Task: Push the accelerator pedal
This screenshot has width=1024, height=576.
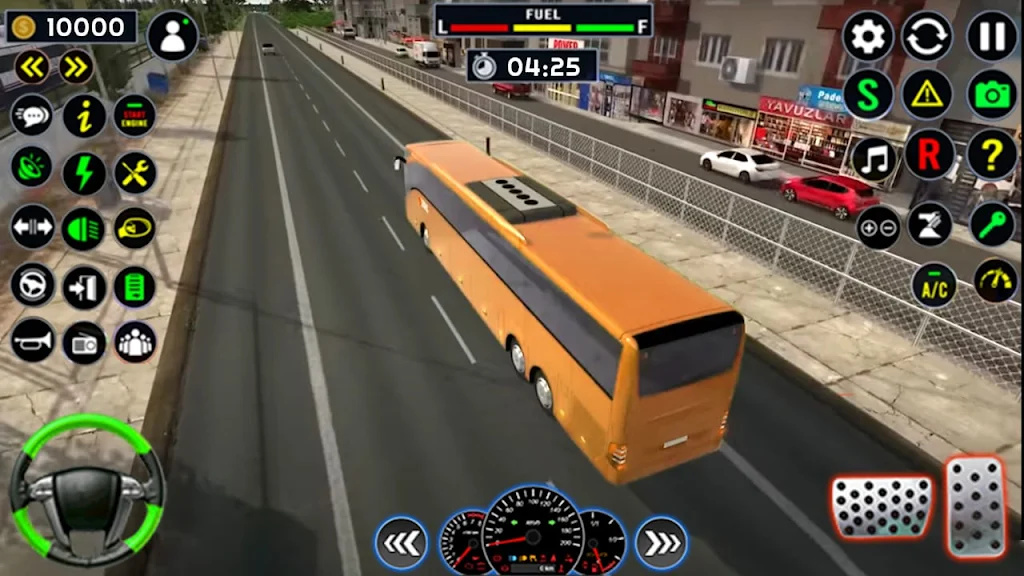Action: point(976,507)
